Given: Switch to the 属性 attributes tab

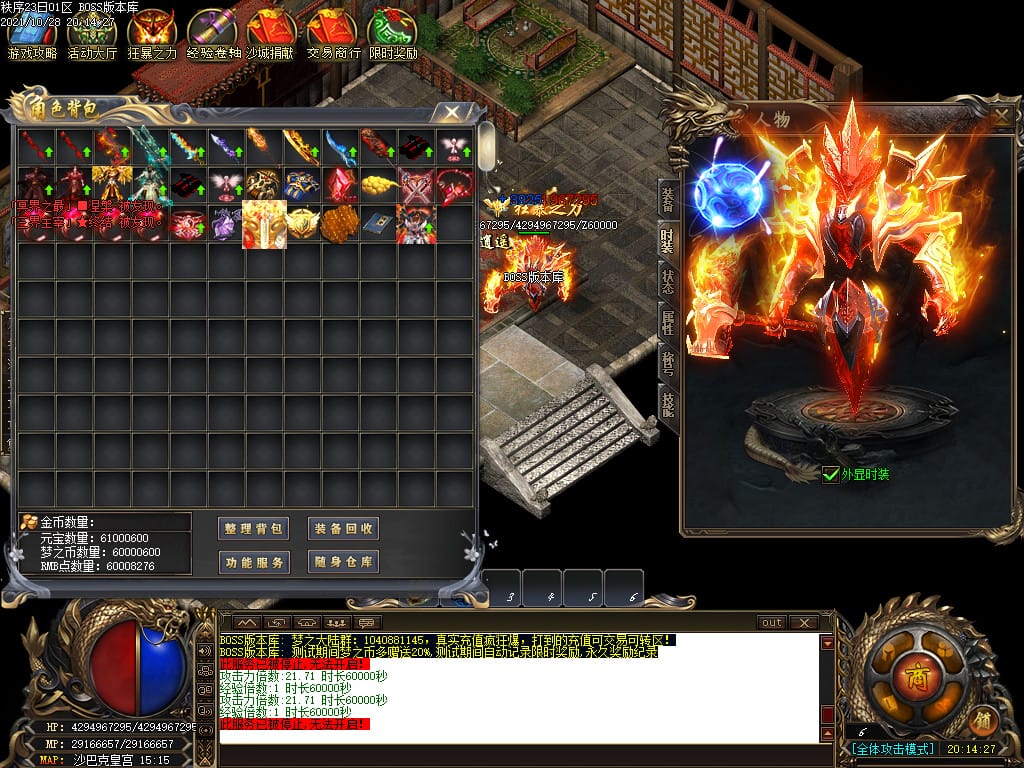Looking at the screenshot, I should pos(667,322).
